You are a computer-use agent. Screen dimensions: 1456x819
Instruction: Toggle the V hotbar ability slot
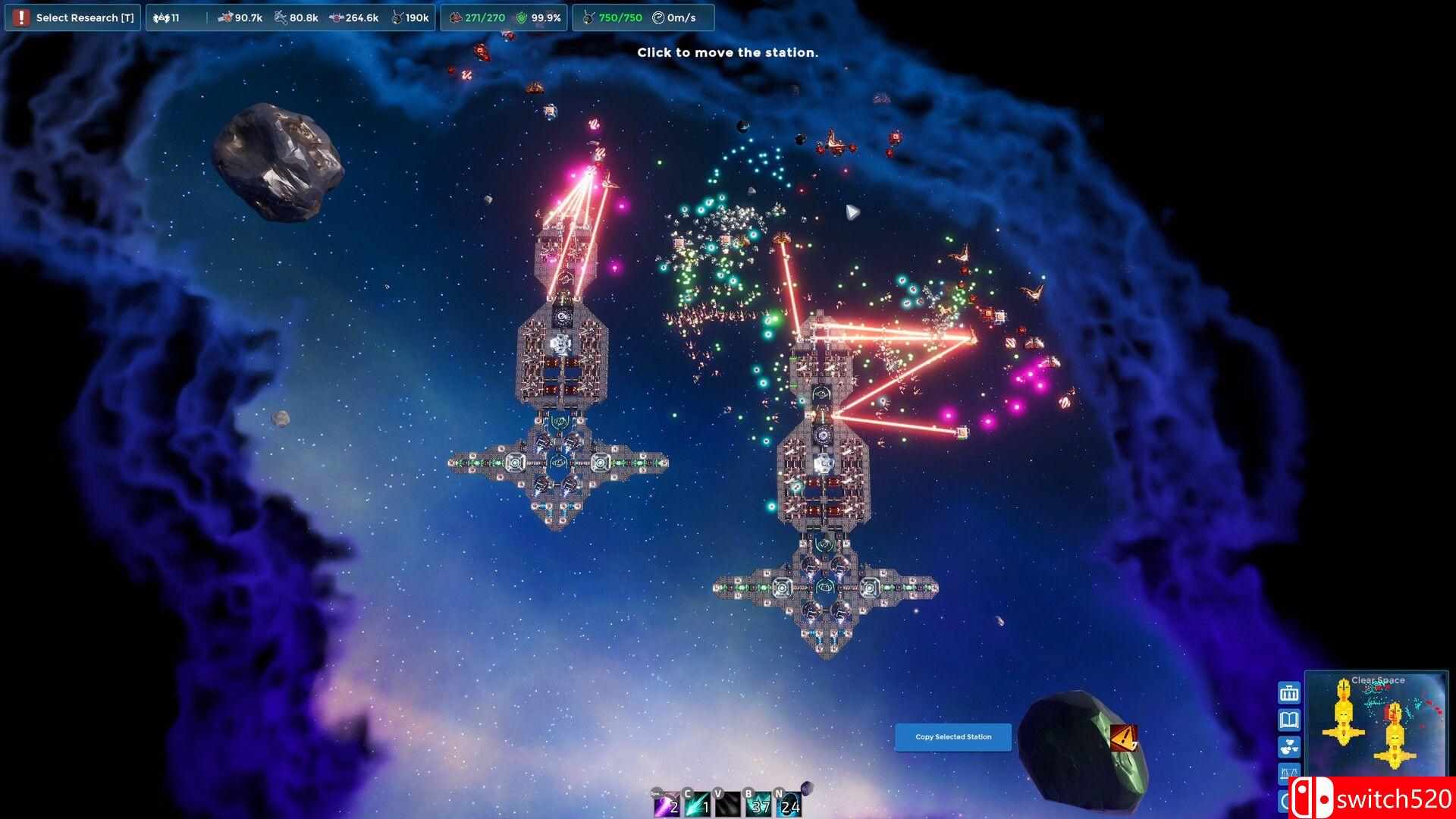tap(726, 804)
